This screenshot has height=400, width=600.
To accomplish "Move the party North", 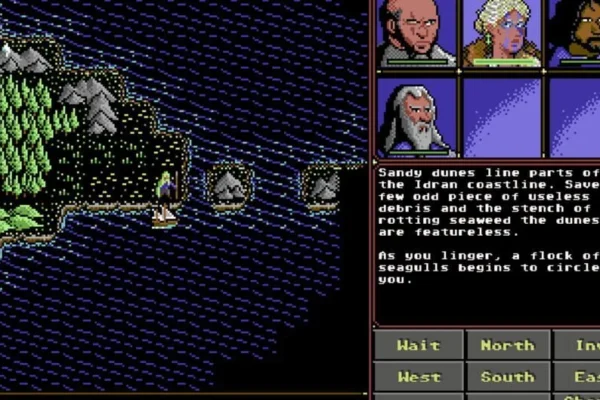I will click(x=507, y=346).
